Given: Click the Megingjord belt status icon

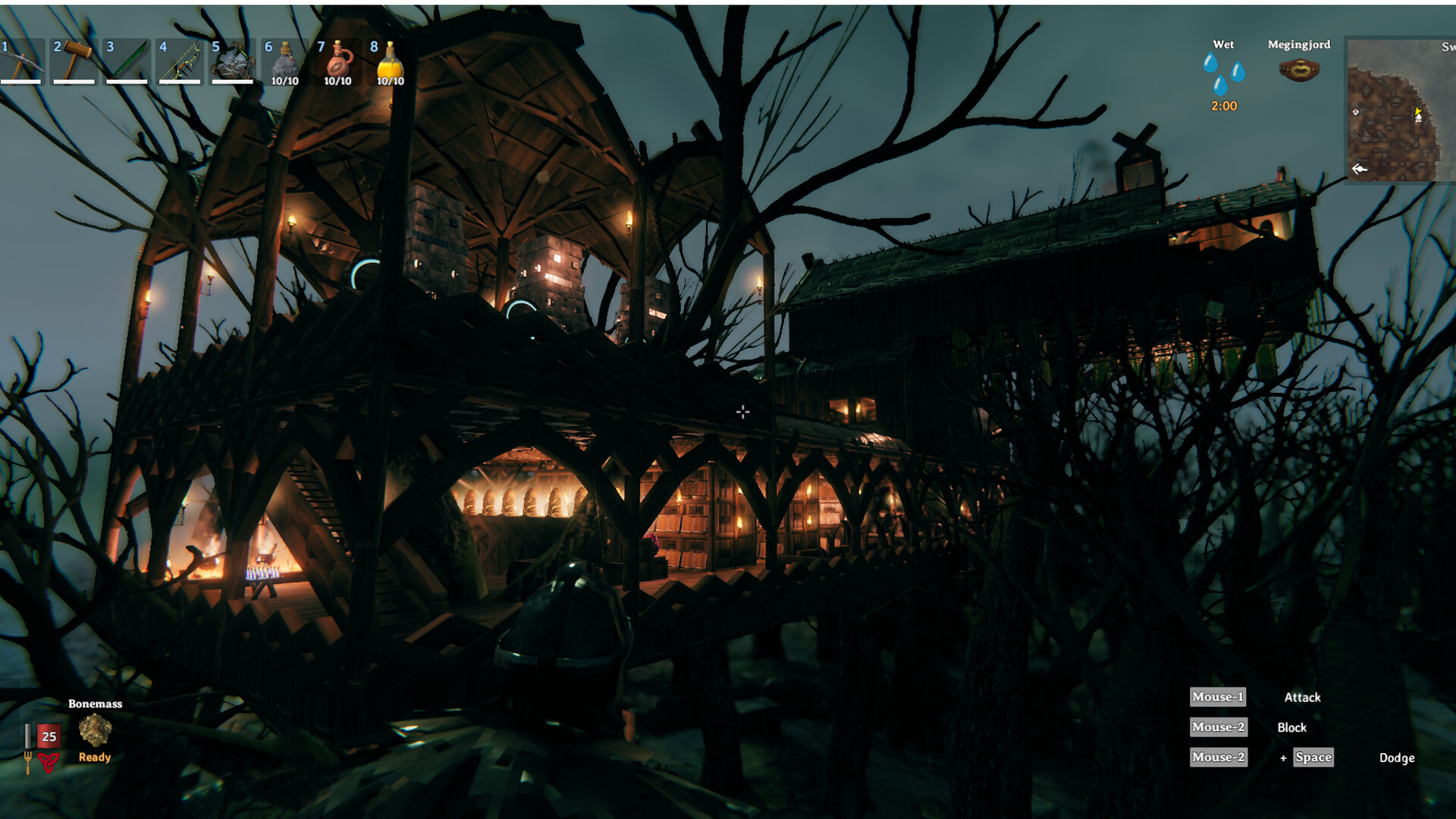Looking at the screenshot, I should coord(1298,70).
